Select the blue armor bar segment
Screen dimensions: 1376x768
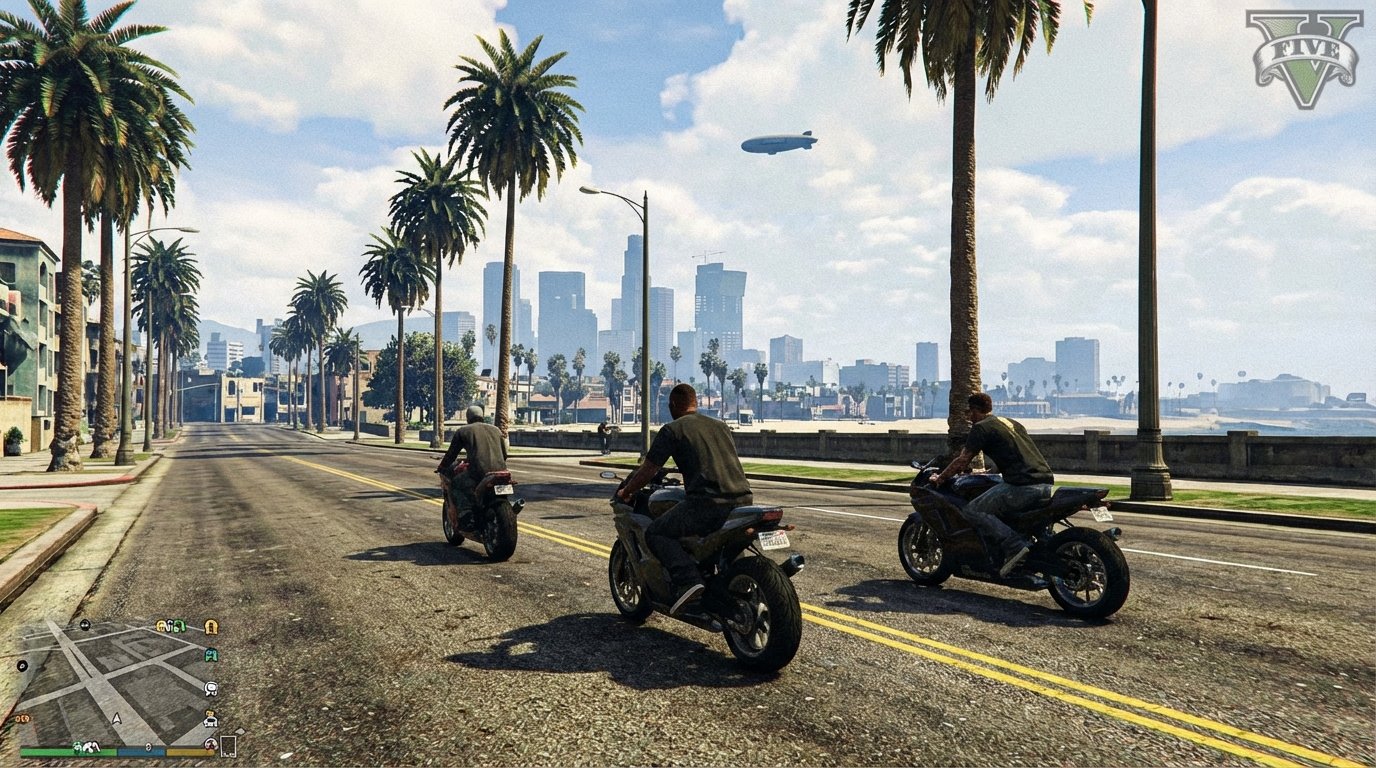tap(141, 752)
